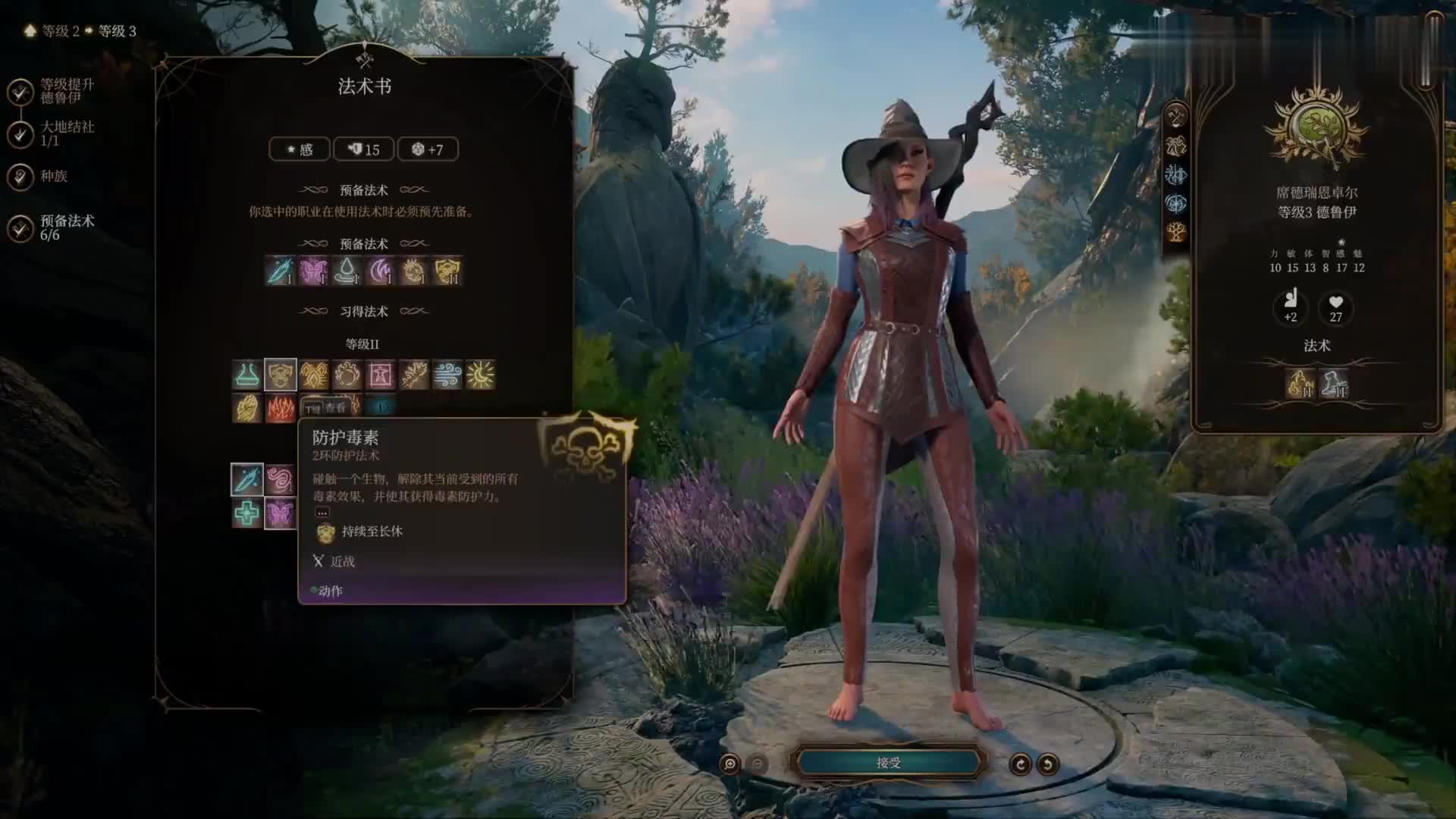Click the prepared water droplet spell
This screenshot has height=819, width=1456.
pos(347,271)
